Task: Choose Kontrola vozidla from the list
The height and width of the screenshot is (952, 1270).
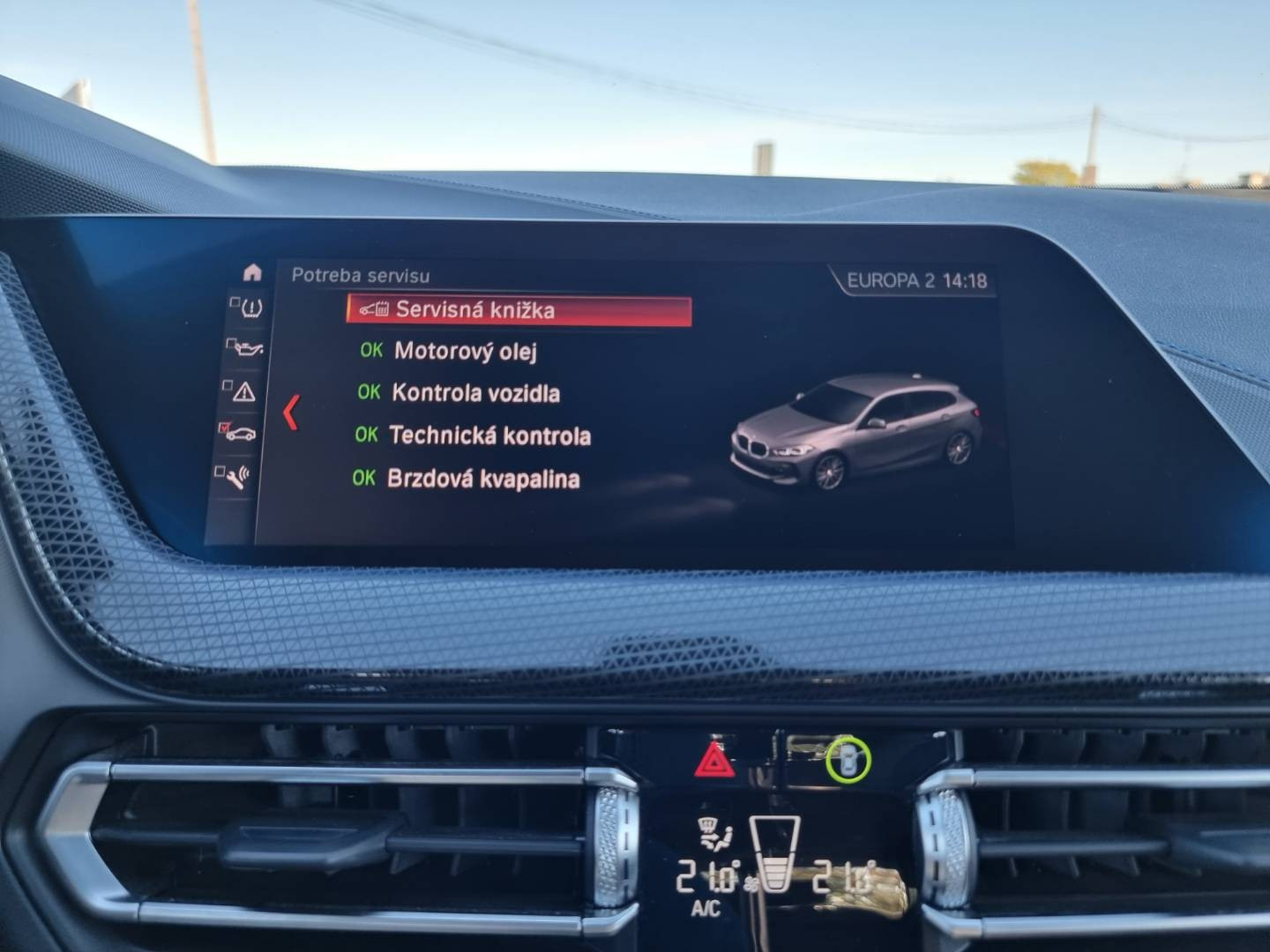Action: click(x=474, y=392)
